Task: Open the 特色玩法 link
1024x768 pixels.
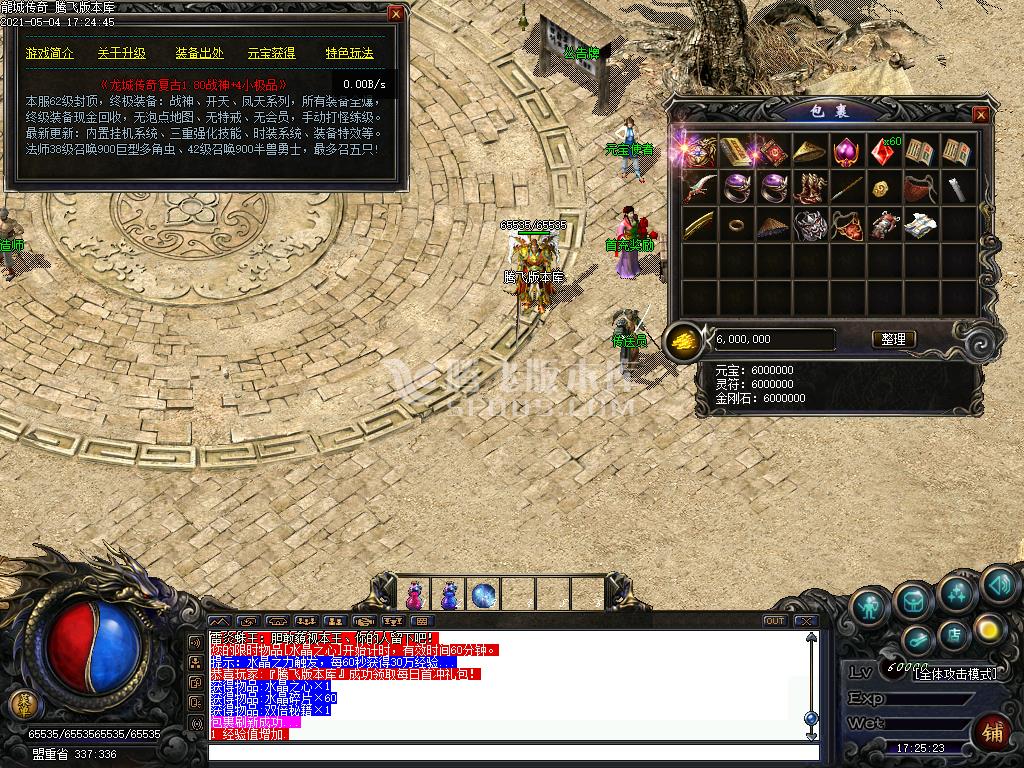Action: (x=349, y=53)
